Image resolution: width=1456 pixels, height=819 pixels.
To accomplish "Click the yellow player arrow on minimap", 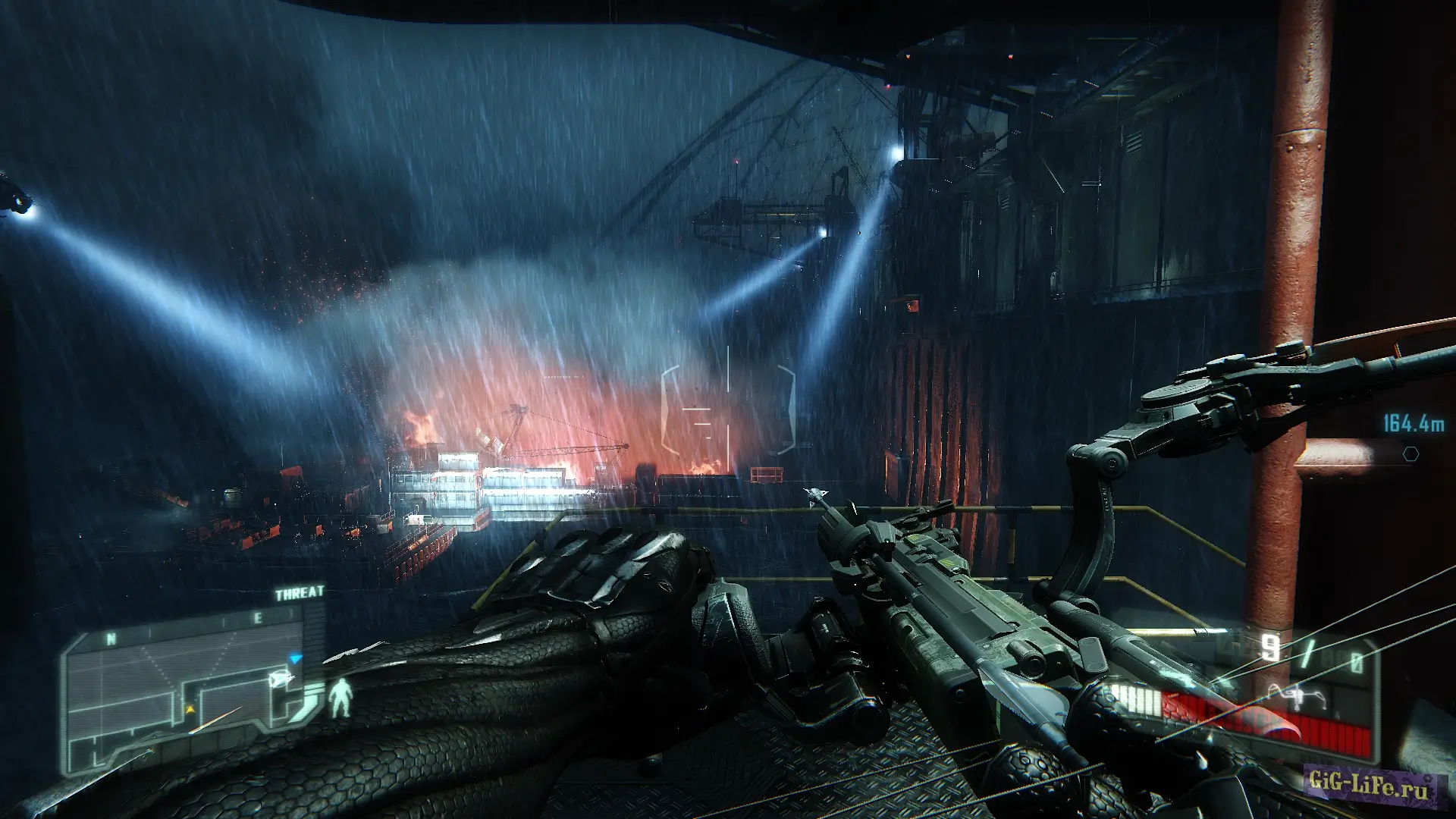I will click(x=189, y=709).
